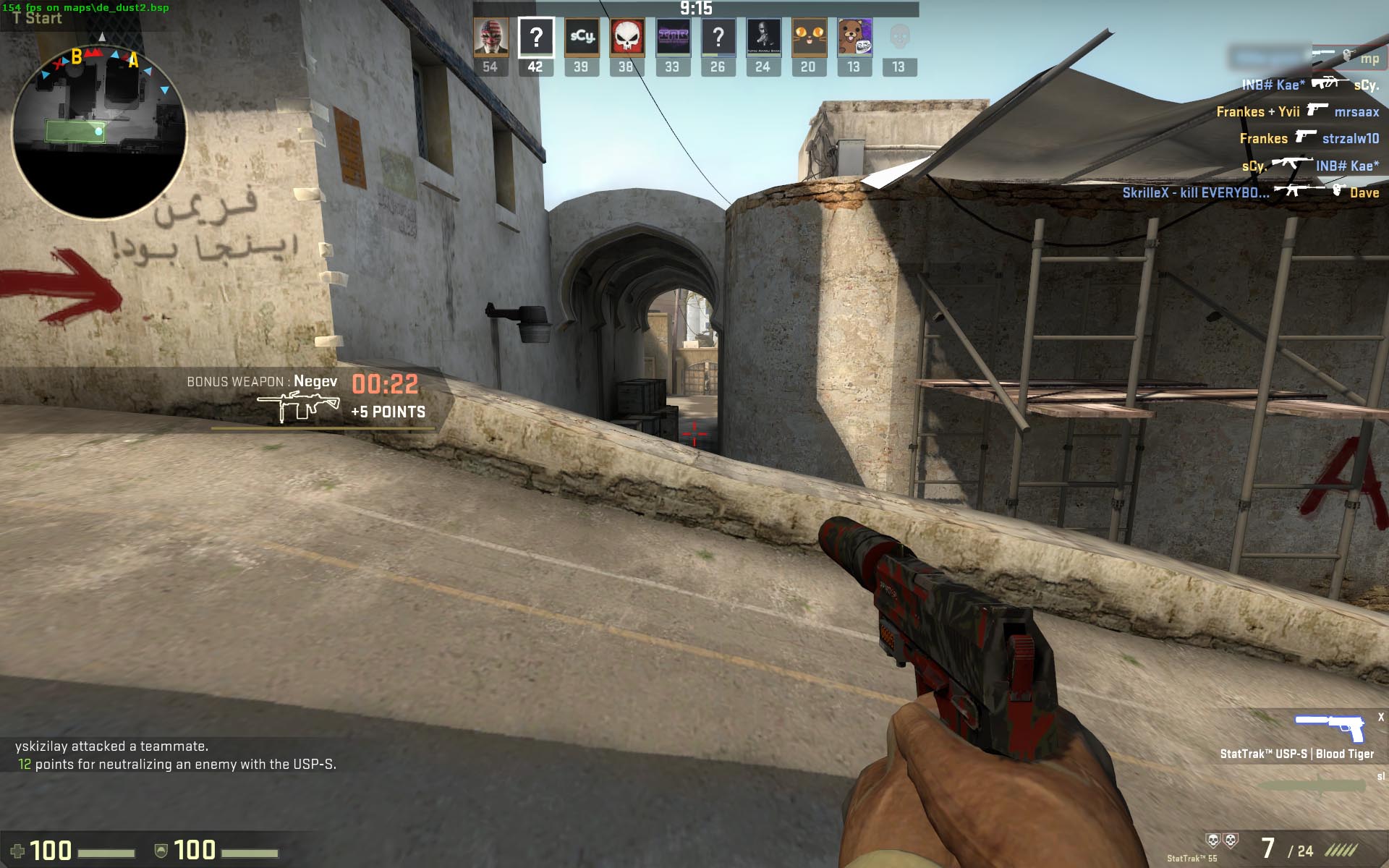1389x868 pixels.
Task: Choose the red skull player avatar
Action: coord(626,38)
